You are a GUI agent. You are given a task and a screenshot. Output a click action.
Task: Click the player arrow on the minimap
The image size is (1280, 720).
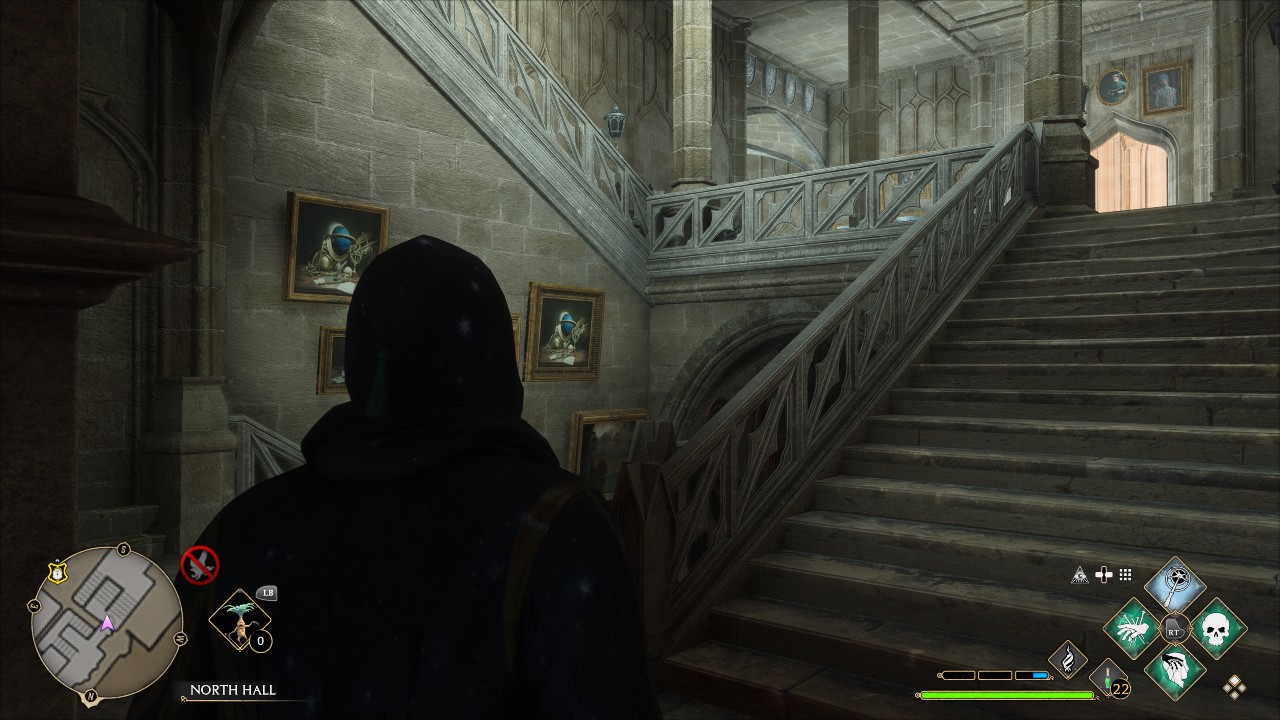coord(107,625)
